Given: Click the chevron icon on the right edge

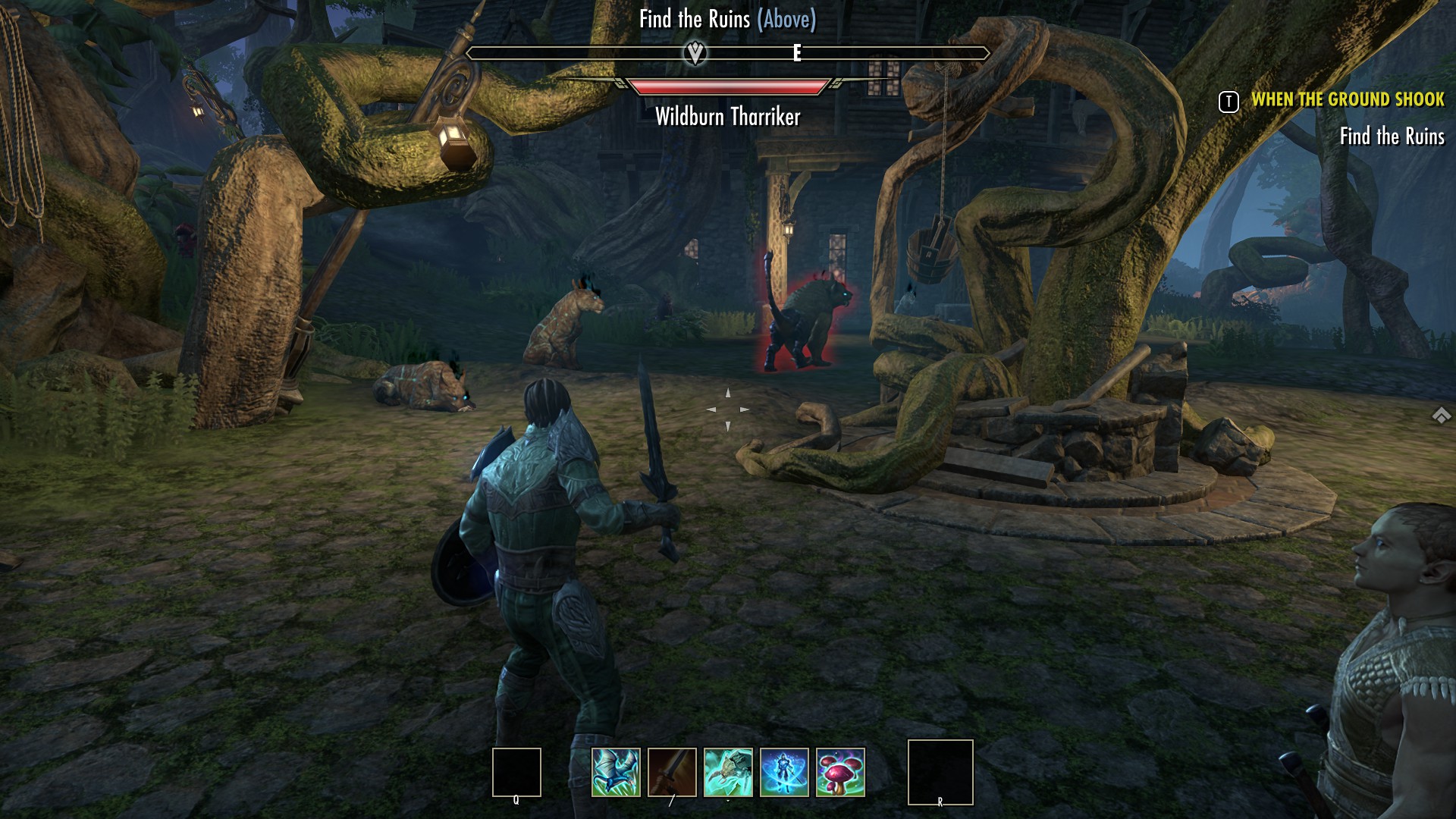Looking at the screenshot, I should 1441,416.
